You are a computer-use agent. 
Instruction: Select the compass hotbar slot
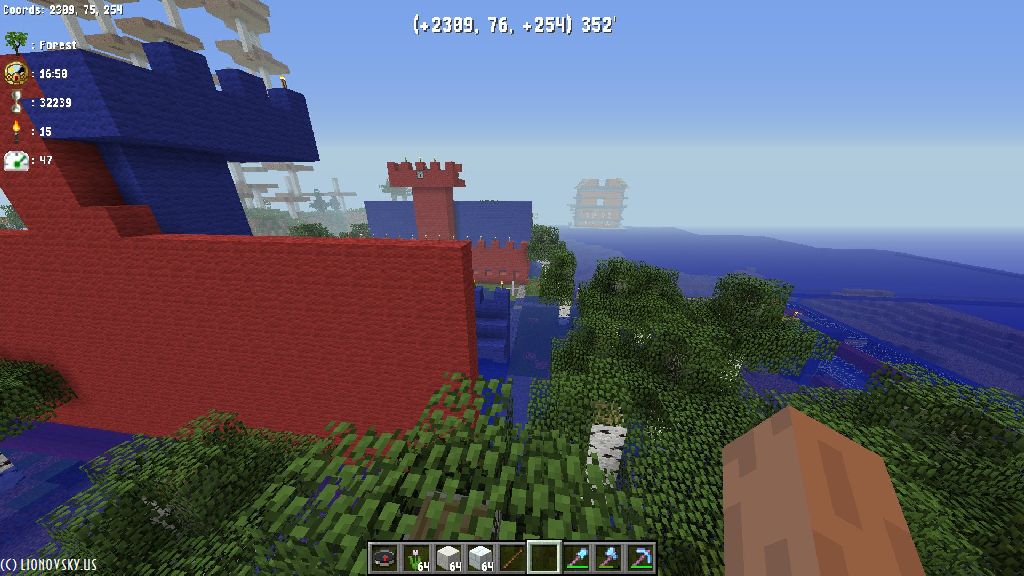(385, 558)
